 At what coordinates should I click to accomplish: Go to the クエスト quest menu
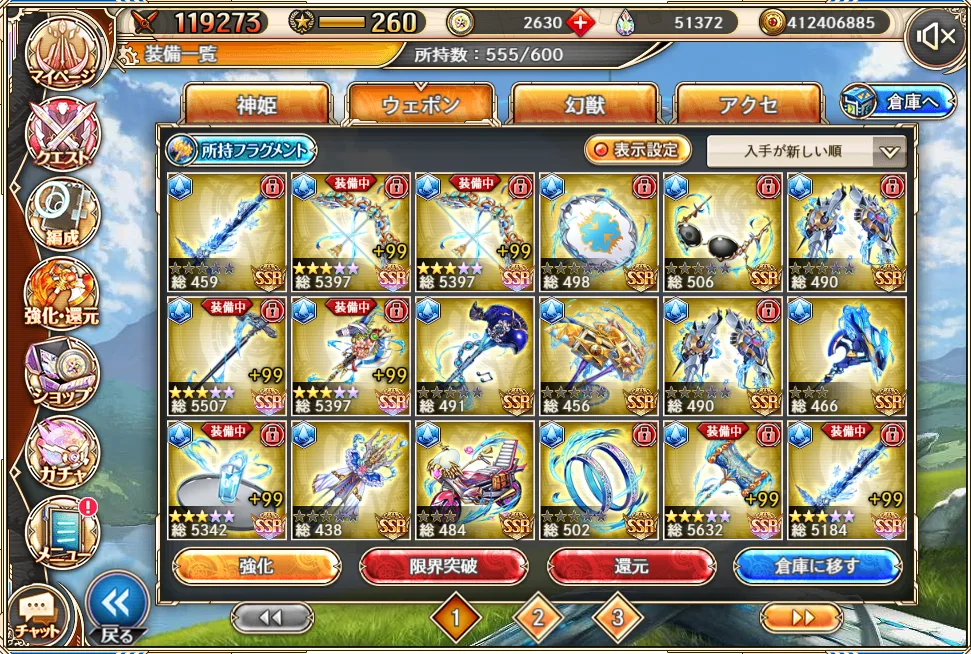(x=63, y=135)
